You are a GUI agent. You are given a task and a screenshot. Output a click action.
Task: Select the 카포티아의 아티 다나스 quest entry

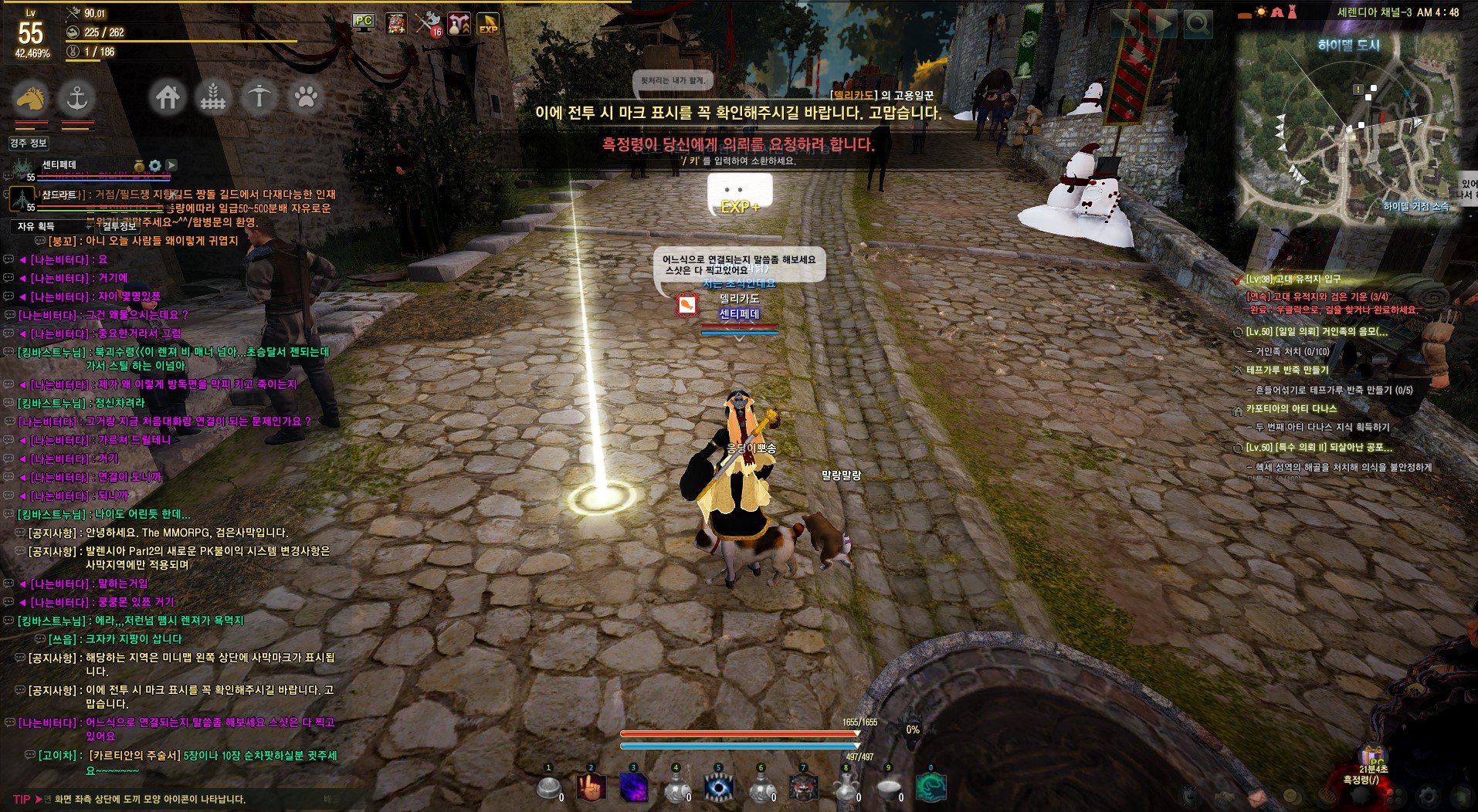point(1291,408)
